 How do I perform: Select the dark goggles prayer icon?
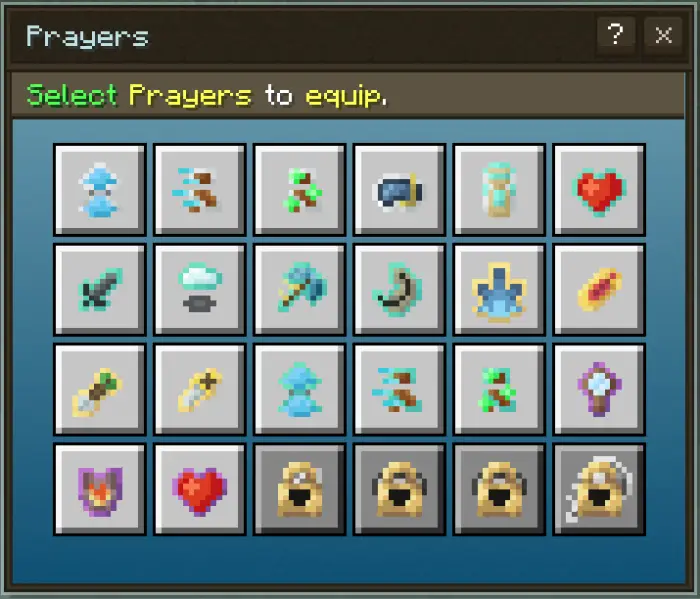click(399, 190)
